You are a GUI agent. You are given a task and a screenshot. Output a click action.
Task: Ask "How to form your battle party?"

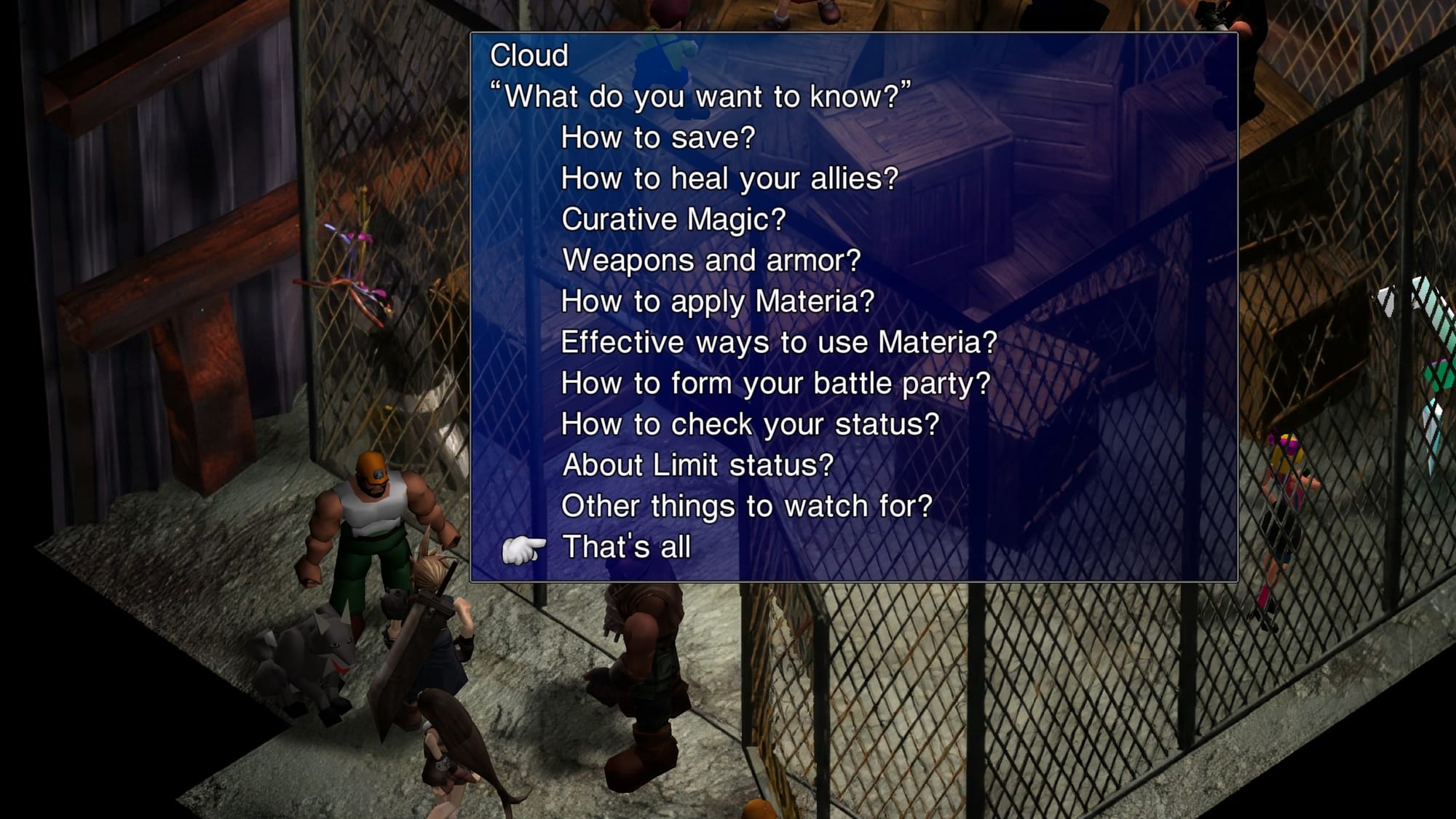click(775, 383)
